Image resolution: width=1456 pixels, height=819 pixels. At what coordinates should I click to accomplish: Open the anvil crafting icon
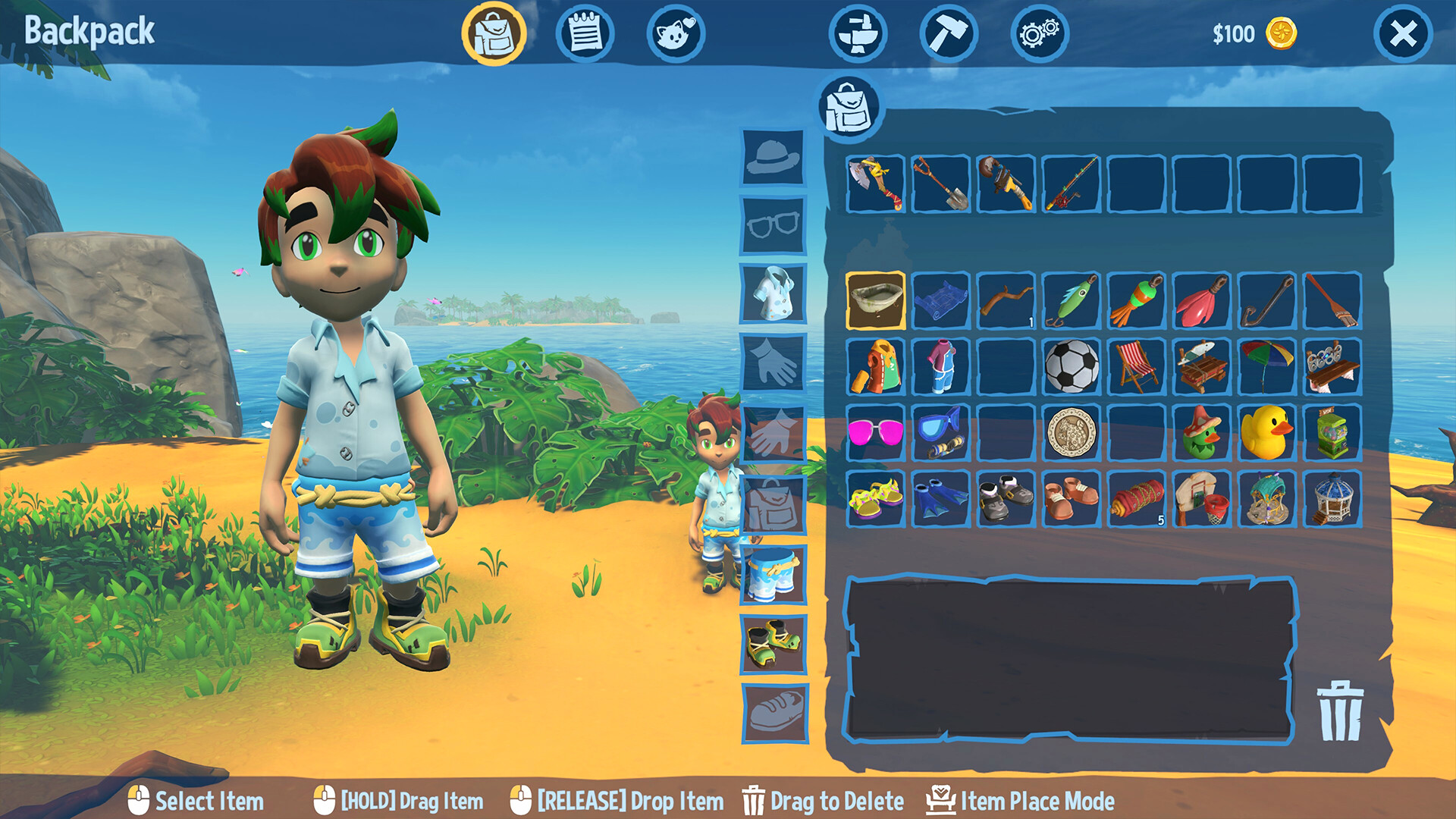(x=863, y=33)
